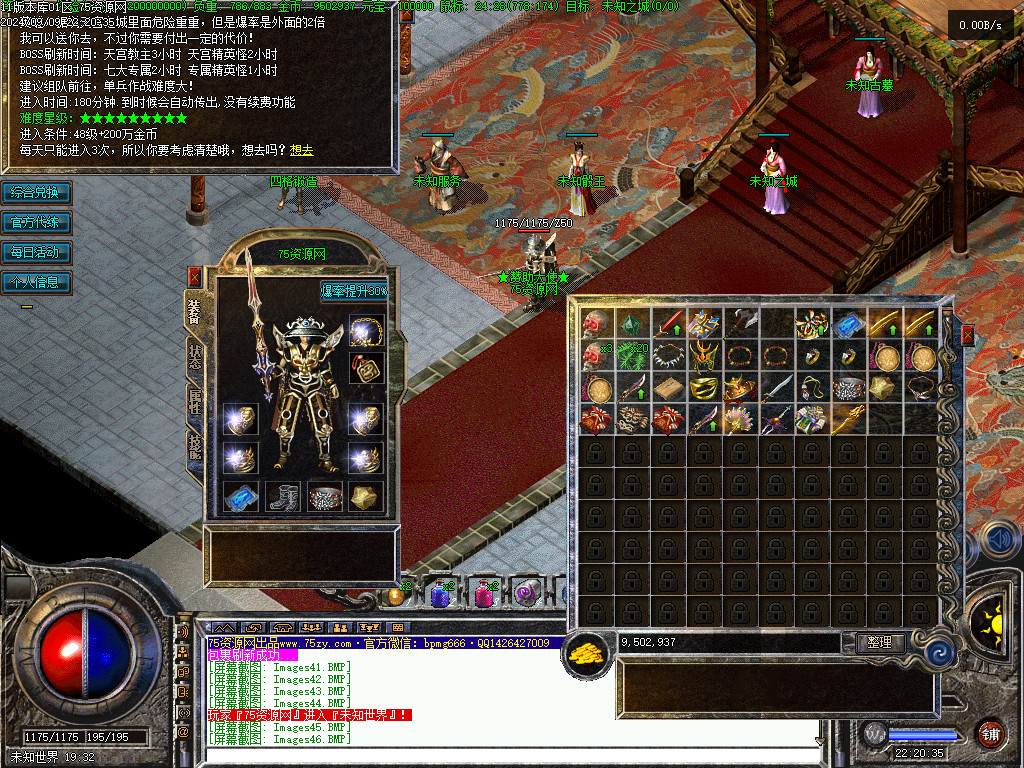Select the golden key in the bag
The height and width of the screenshot is (768, 1024).
(x=849, y=420)
